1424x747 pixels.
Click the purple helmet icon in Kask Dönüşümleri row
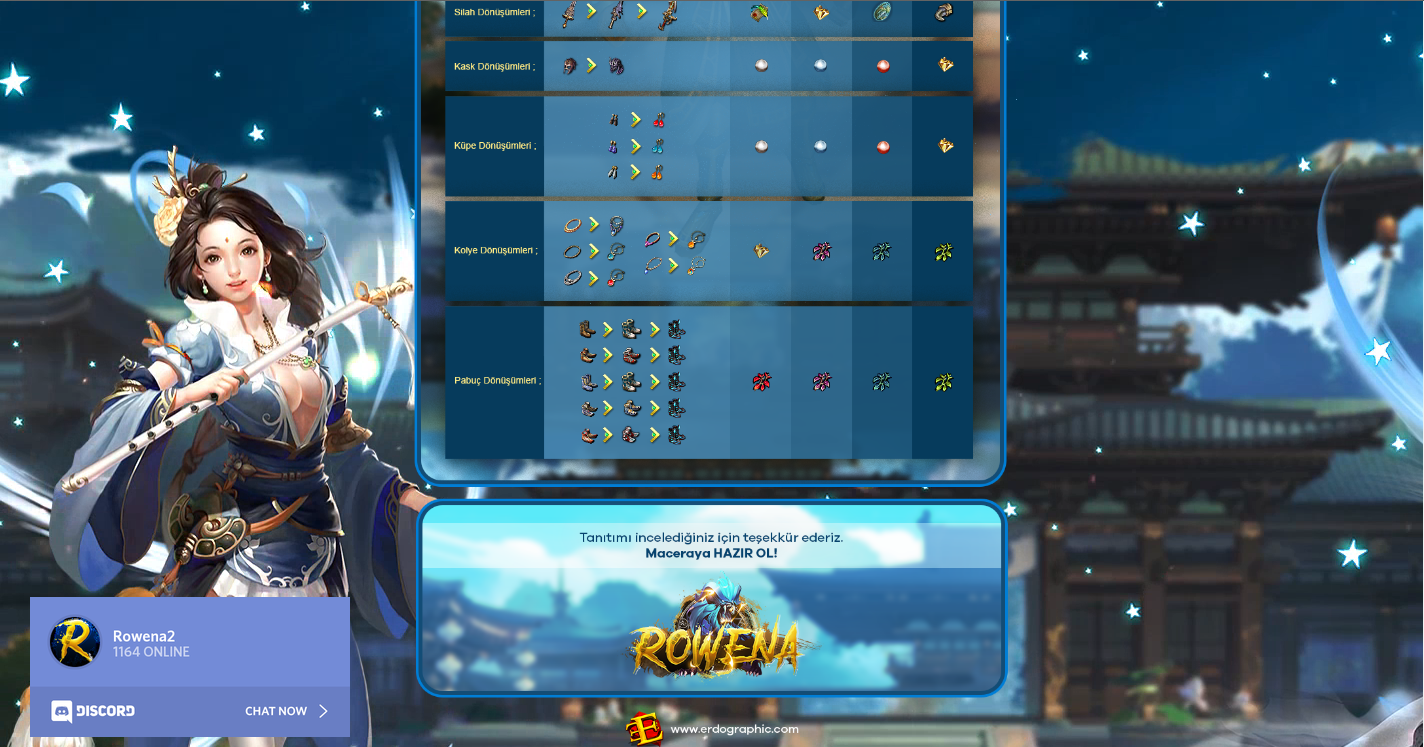point(614,65)
